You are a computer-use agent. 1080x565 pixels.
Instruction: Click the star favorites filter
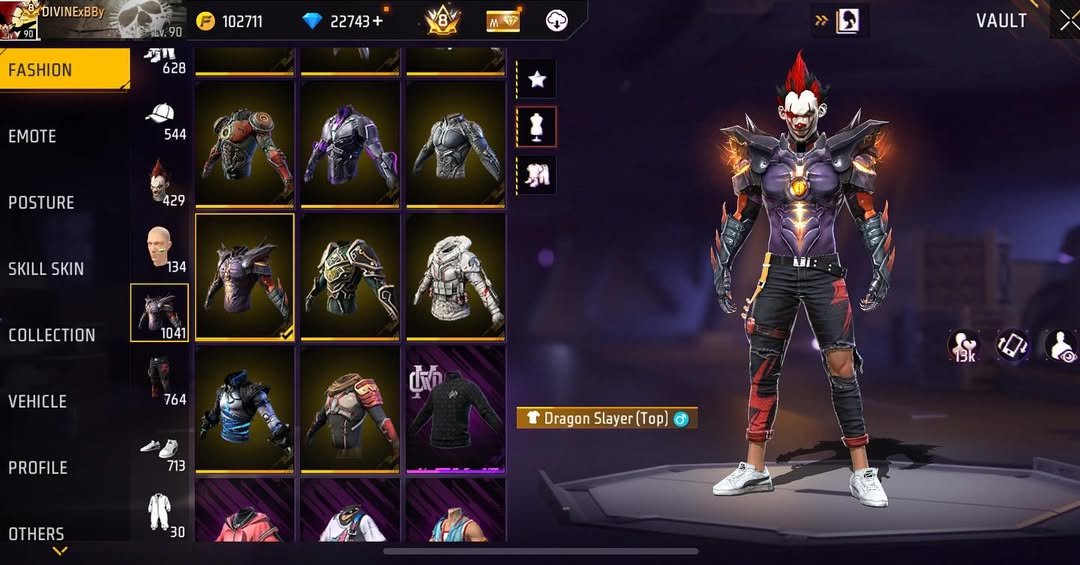coord(536,79)
